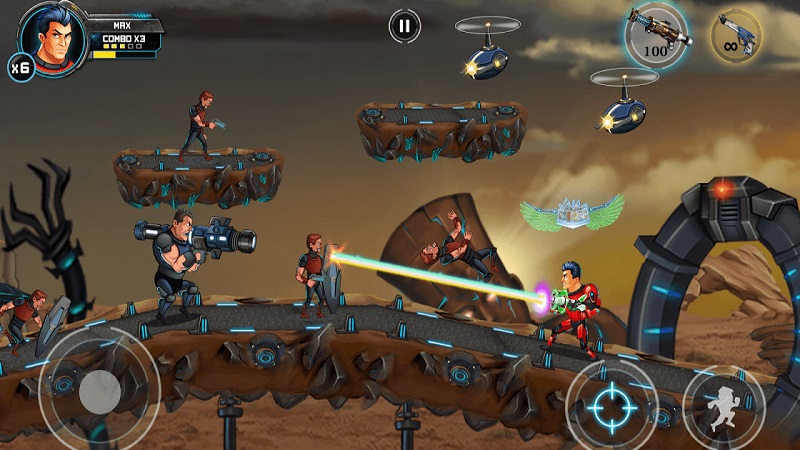
Task: Tap the crosshair fire button
Action: 610,406
